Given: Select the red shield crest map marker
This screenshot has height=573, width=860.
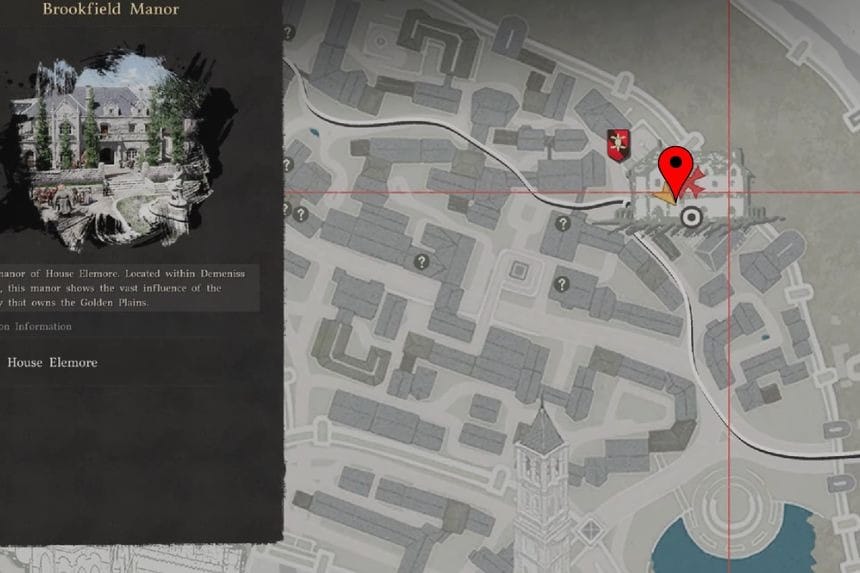Looking at the screenshot, I should pyautogui.click(x=619, y=145).
